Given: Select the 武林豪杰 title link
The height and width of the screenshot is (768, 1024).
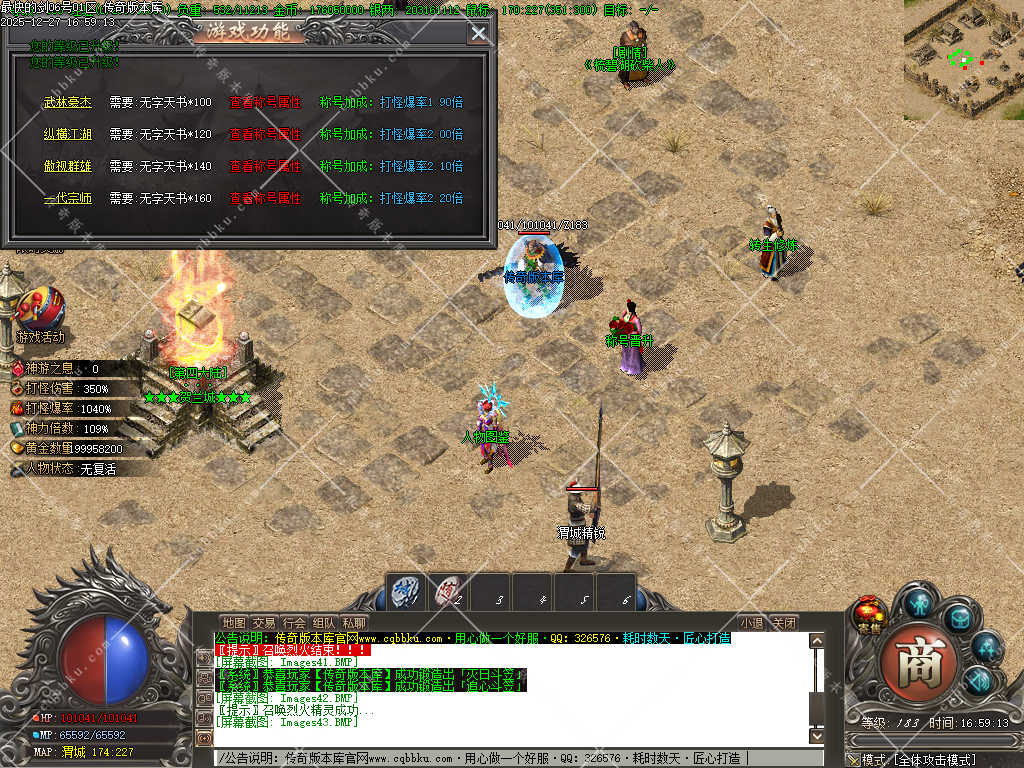Looking at the screenshot, I should 67,102.
